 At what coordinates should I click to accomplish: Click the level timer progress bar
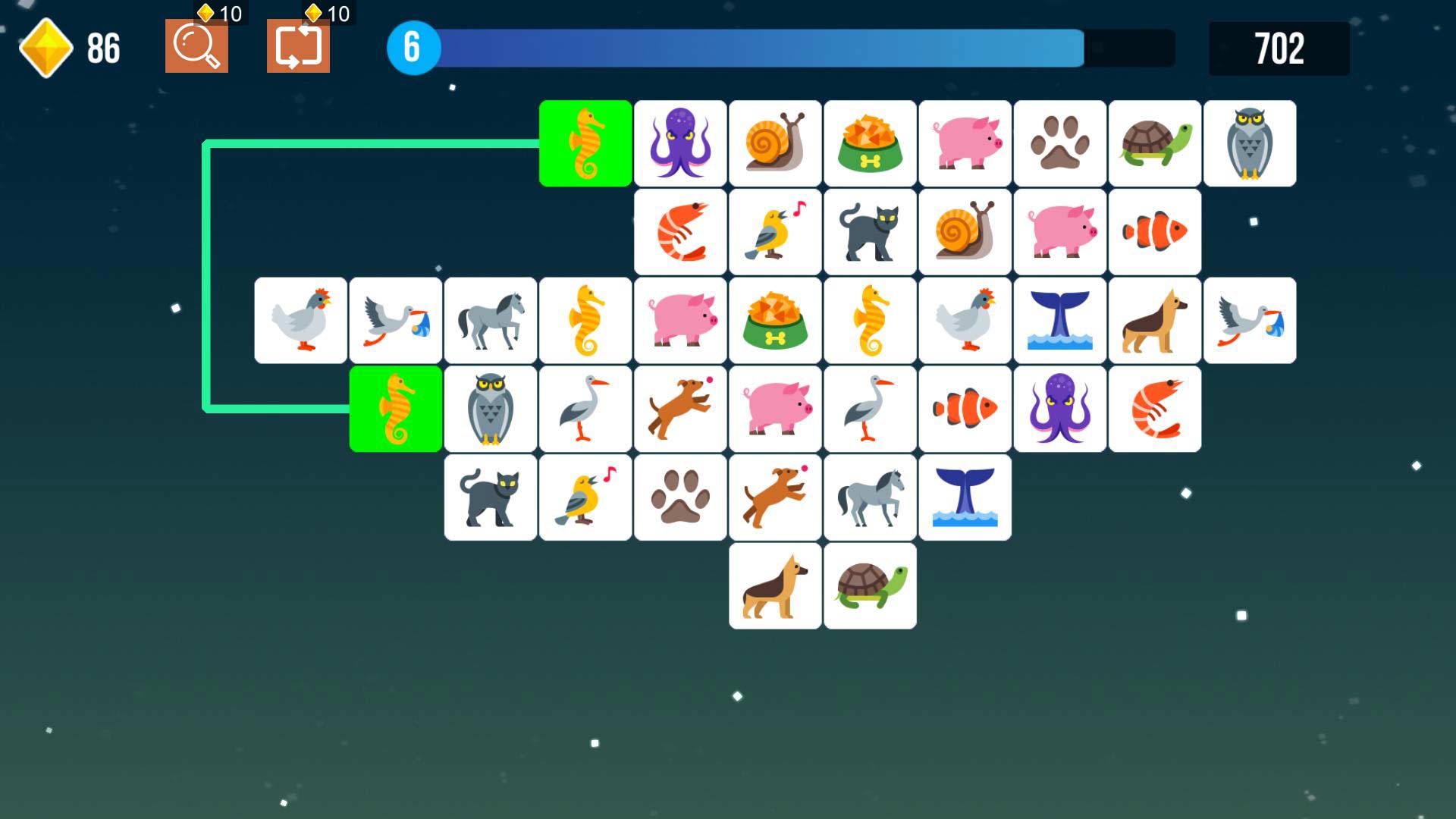click(x=758, y=47)
